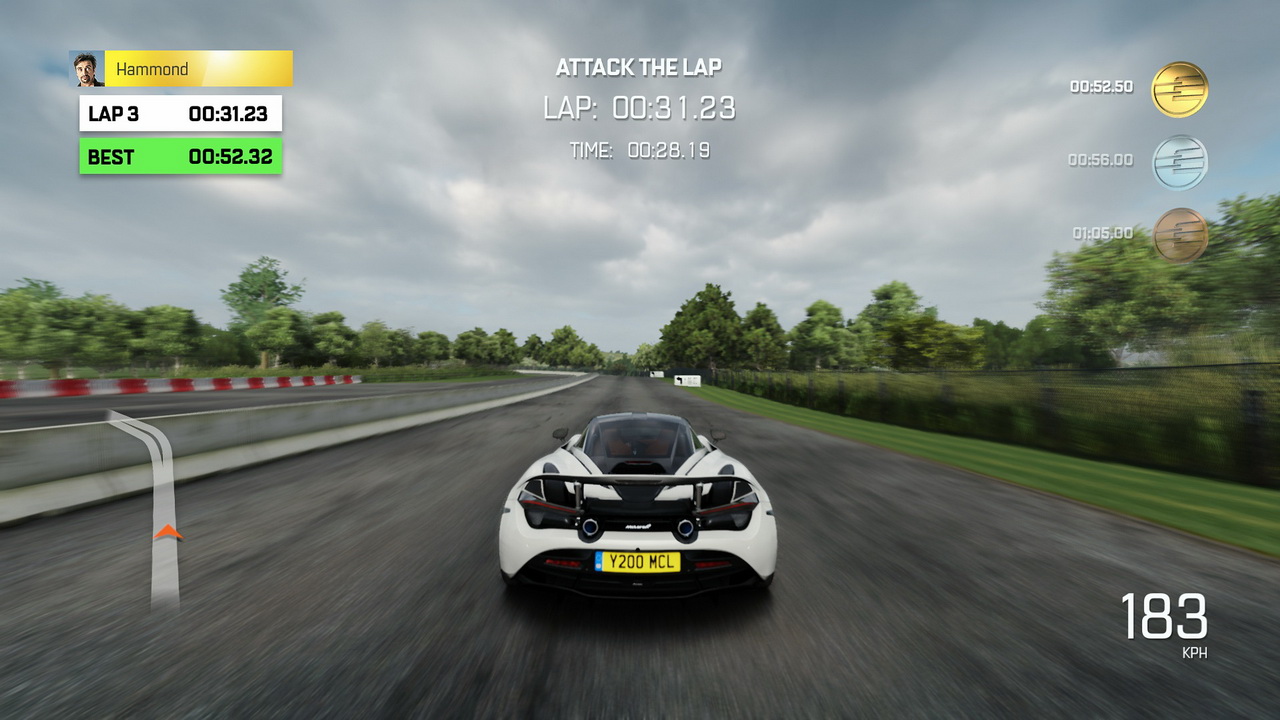Select the silver medal target icon
Screen dimensions: 1280x720
tap(1179, 162)
